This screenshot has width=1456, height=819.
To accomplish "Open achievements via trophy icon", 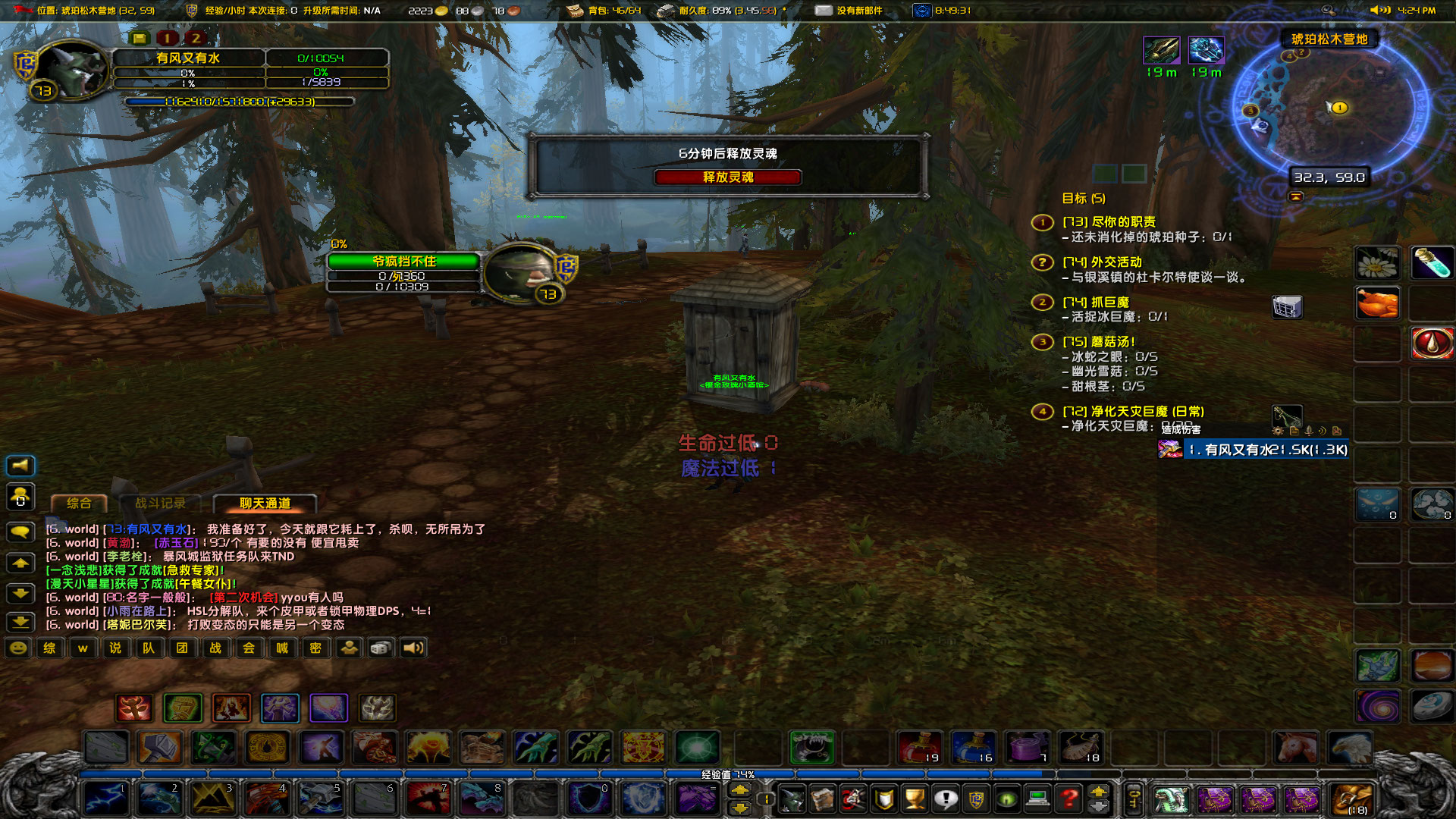I will pos(914,800).
